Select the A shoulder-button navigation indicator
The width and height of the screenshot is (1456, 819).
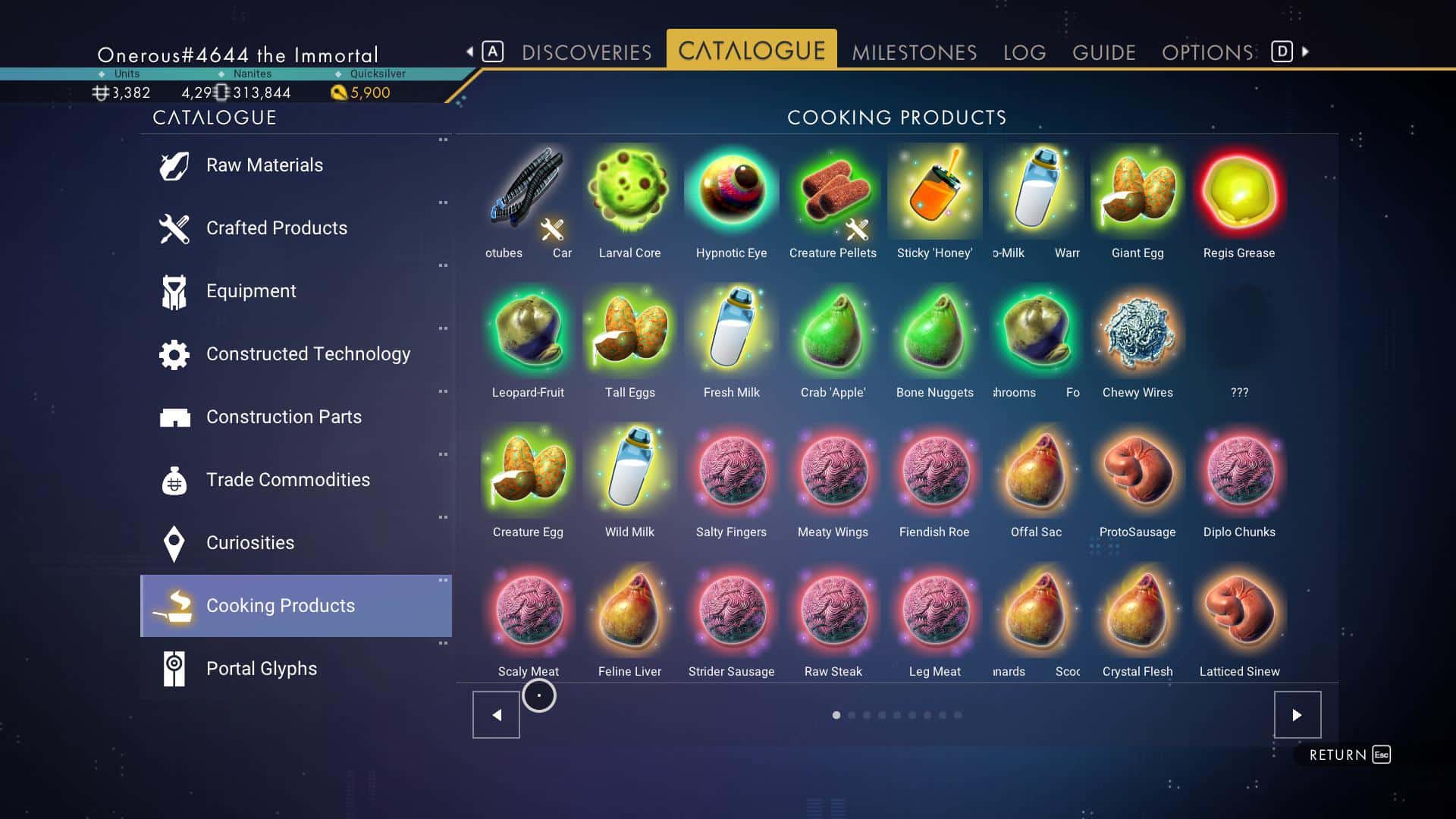tap(494, 50)
